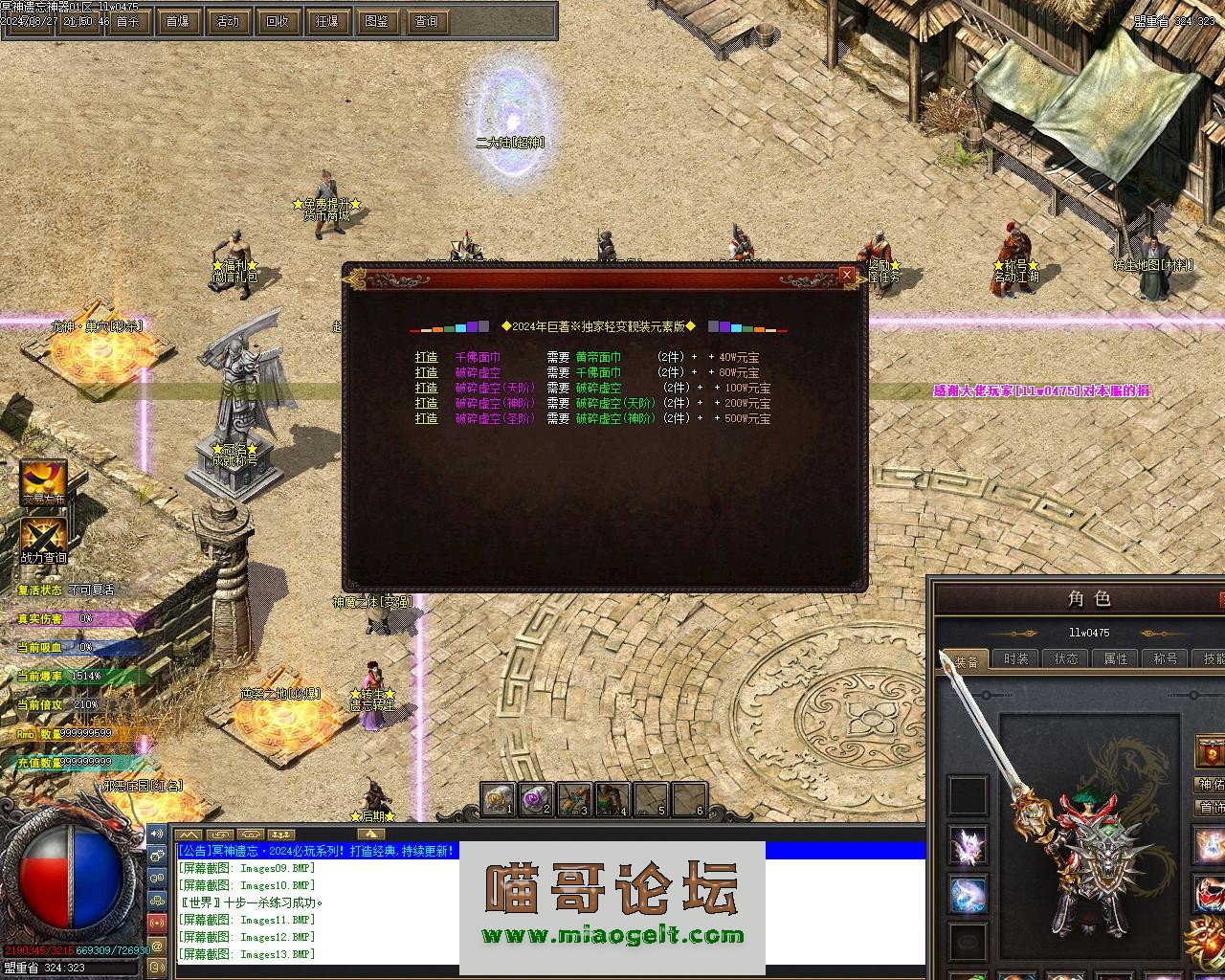The height and width of the screenshot is (980, 1225).
Task: Choose the 破碎虚空(圣阶) crafting option
Action: tap(493, 418)
